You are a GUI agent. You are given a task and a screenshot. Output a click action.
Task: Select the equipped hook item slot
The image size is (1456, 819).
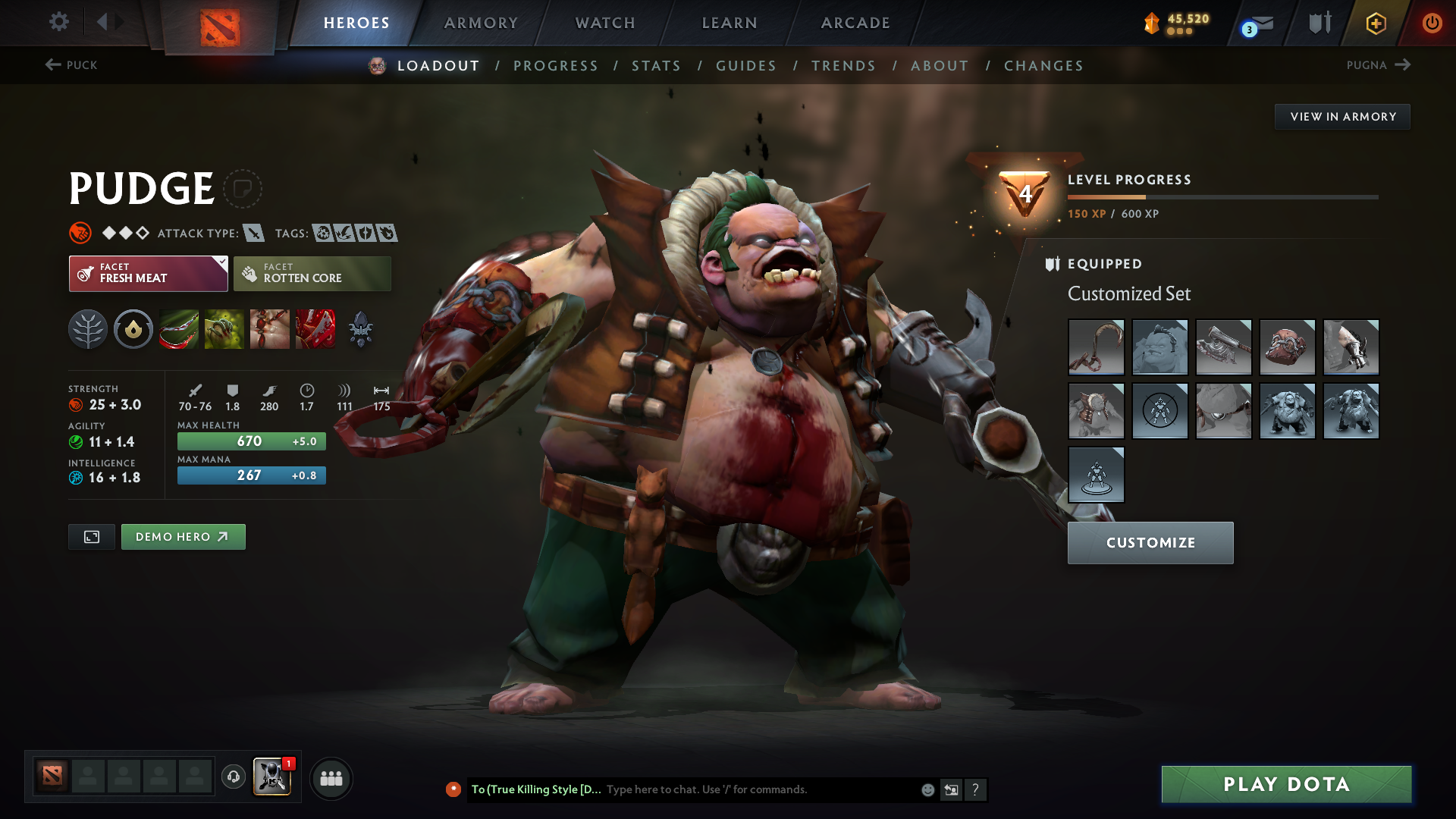[x=1096, y=347]
